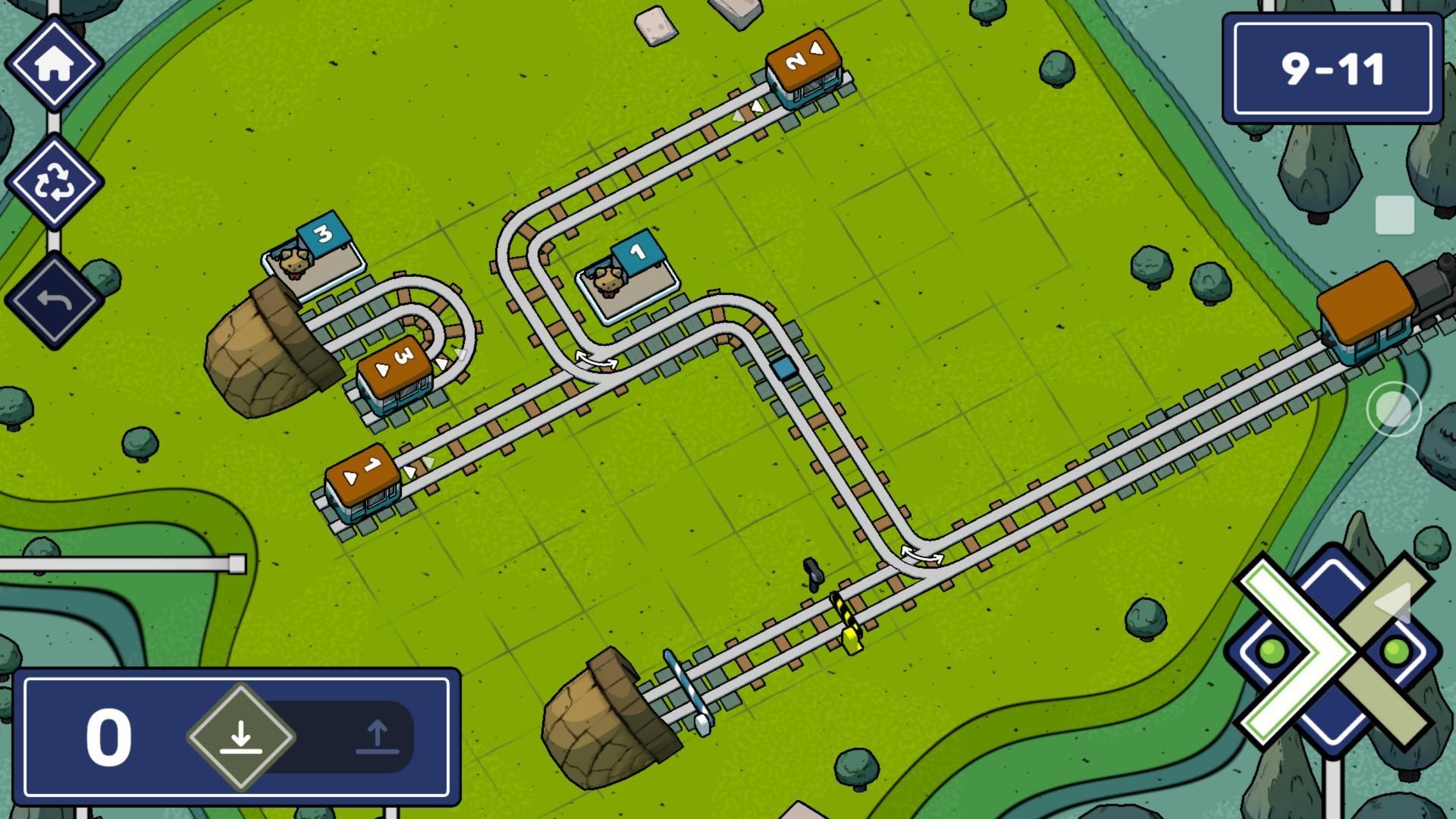Select the restart level icon

coord(55,182)
